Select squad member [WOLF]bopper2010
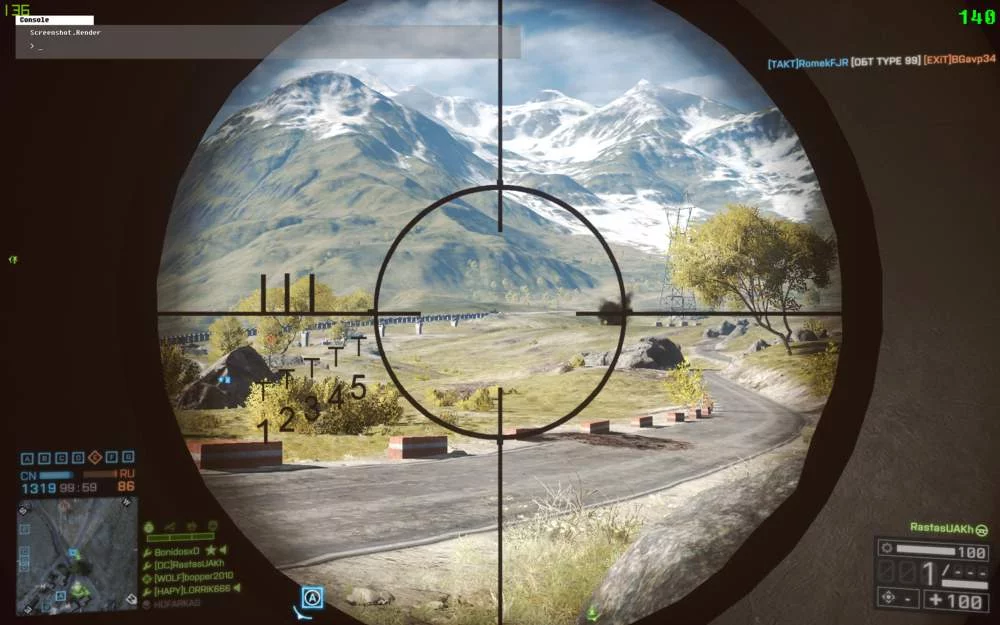The image size is (1000, 625). [191, 577]
